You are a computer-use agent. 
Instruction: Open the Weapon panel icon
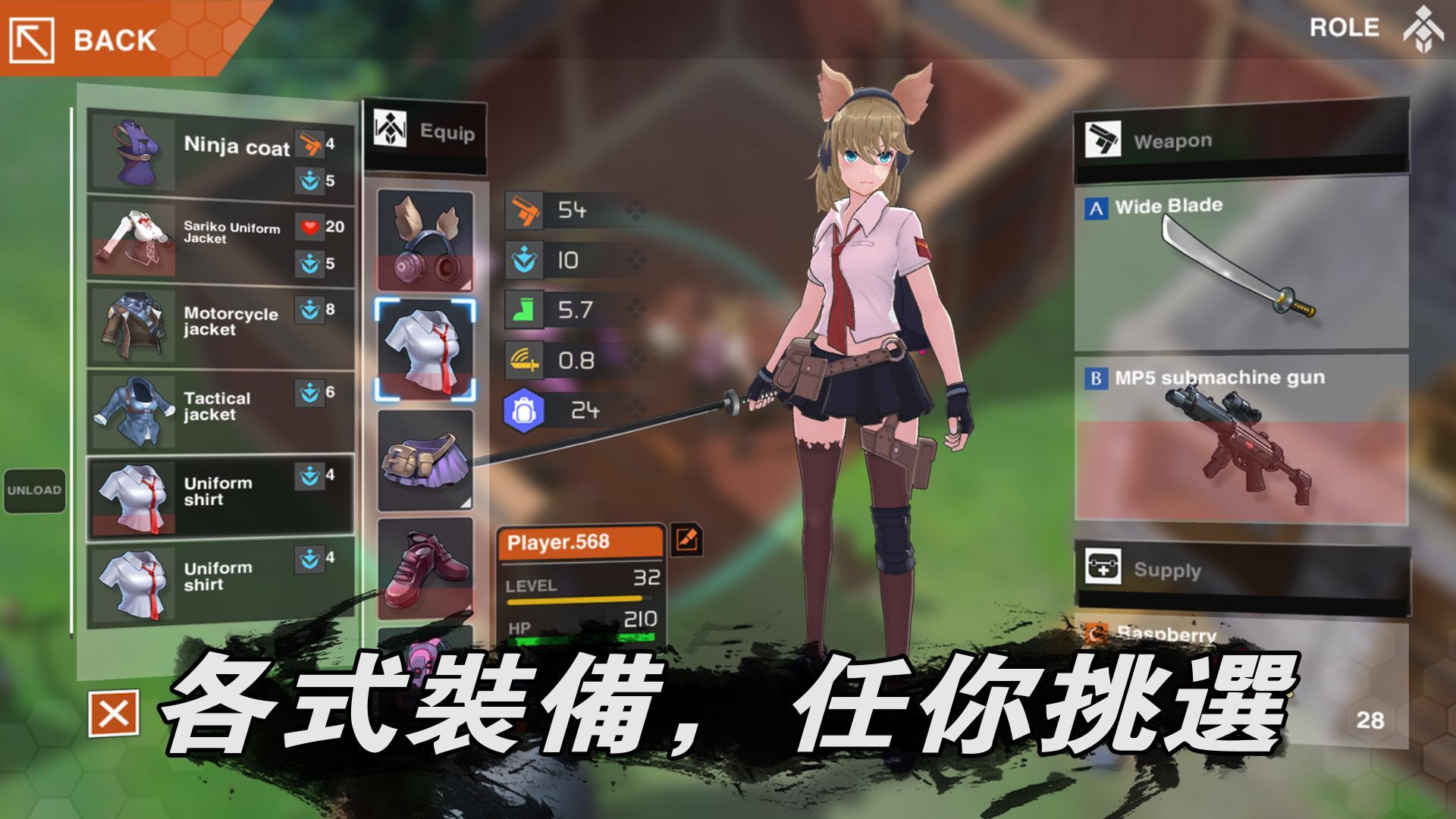pyautogui.click(x=1105, y=139)
